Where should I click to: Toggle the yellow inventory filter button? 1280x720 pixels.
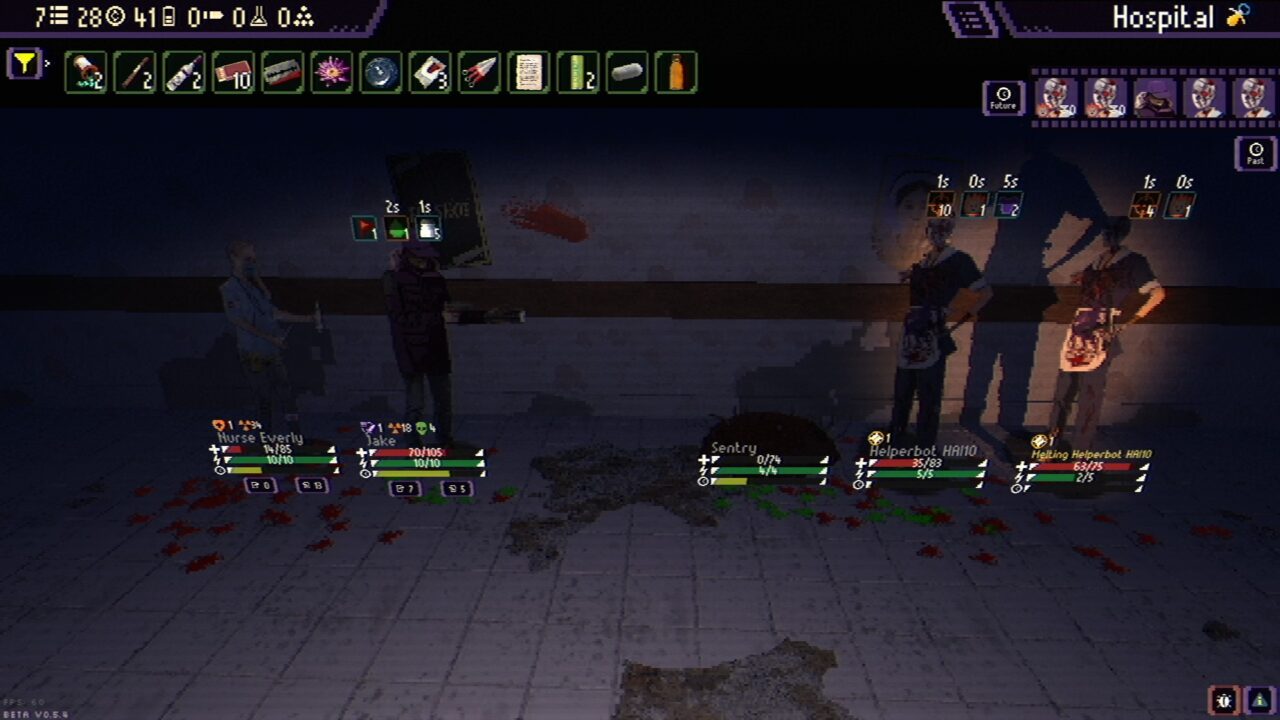tap(24, 64)
